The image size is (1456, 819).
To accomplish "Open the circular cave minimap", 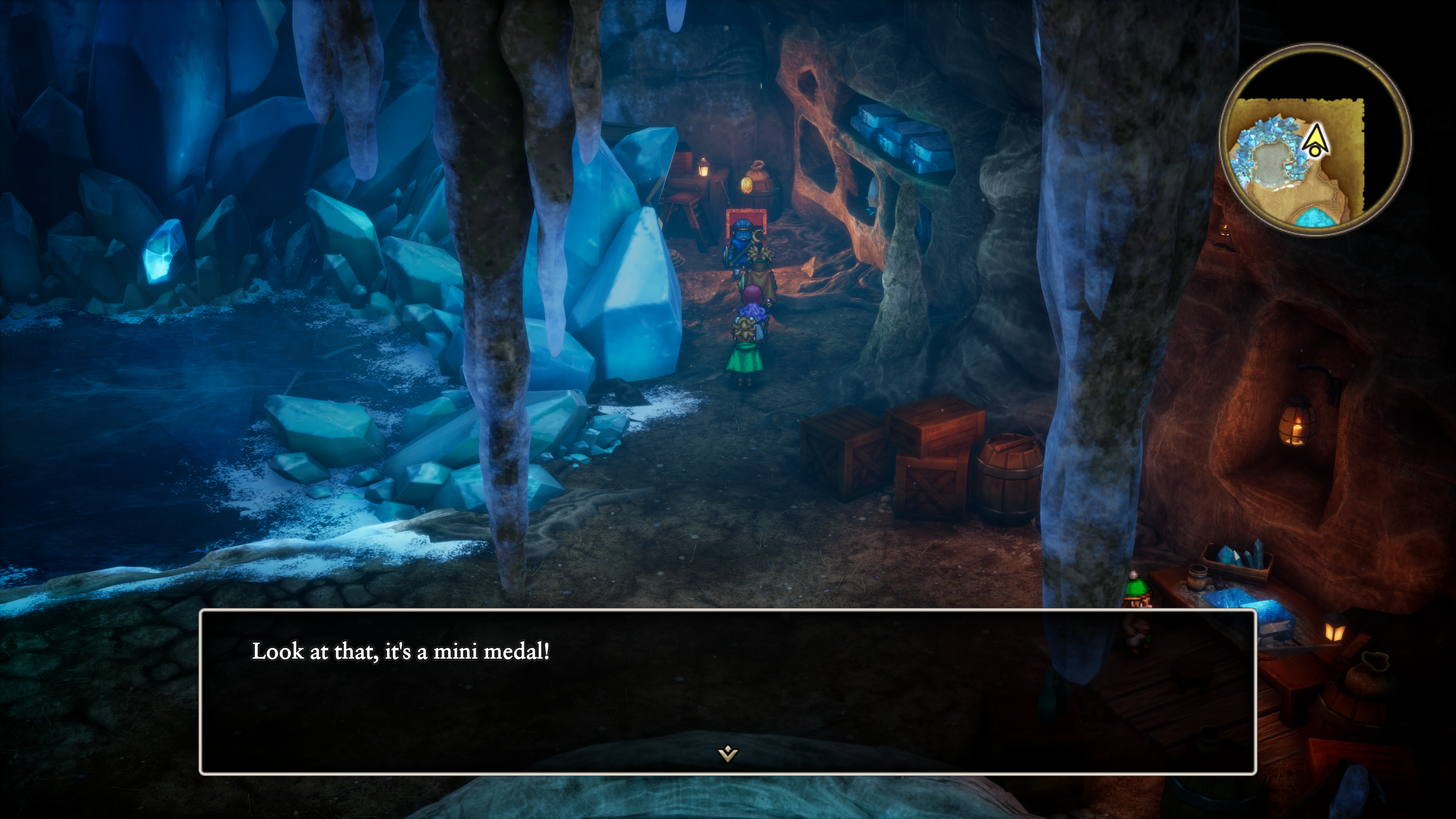I will [x=1315, y=139].
